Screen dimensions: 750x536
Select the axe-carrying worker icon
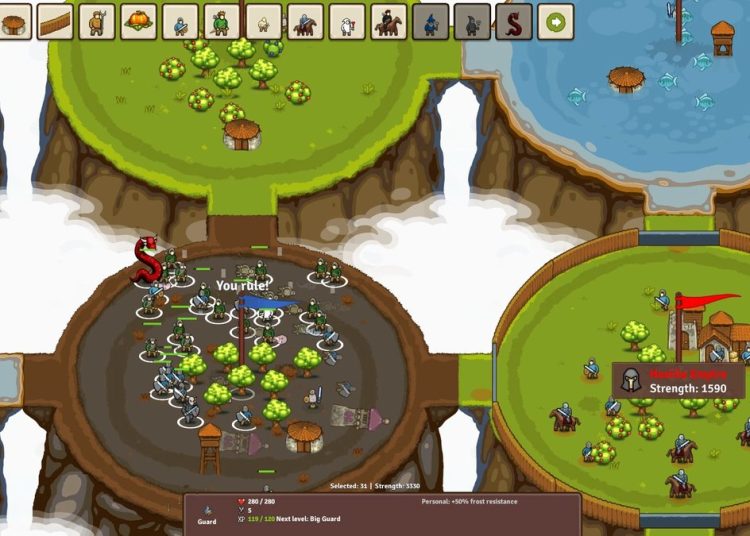tap(97, 21)
